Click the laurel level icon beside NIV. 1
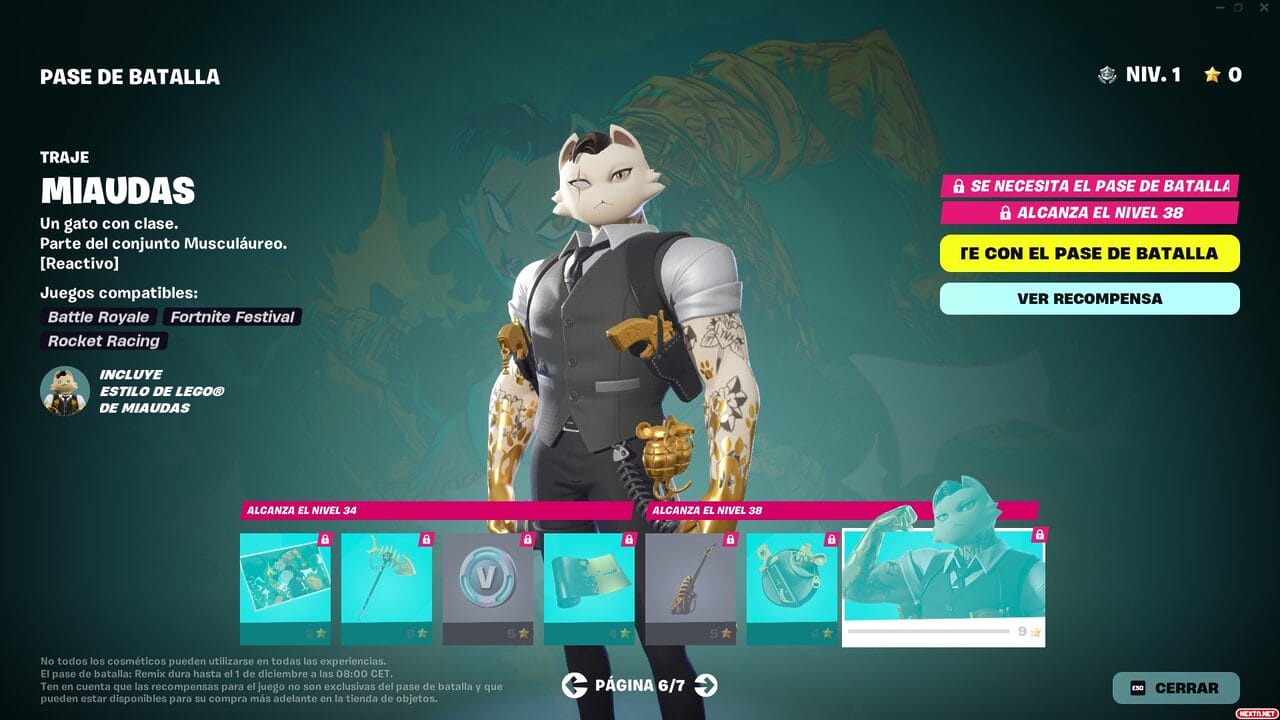 coord(1105,74)
